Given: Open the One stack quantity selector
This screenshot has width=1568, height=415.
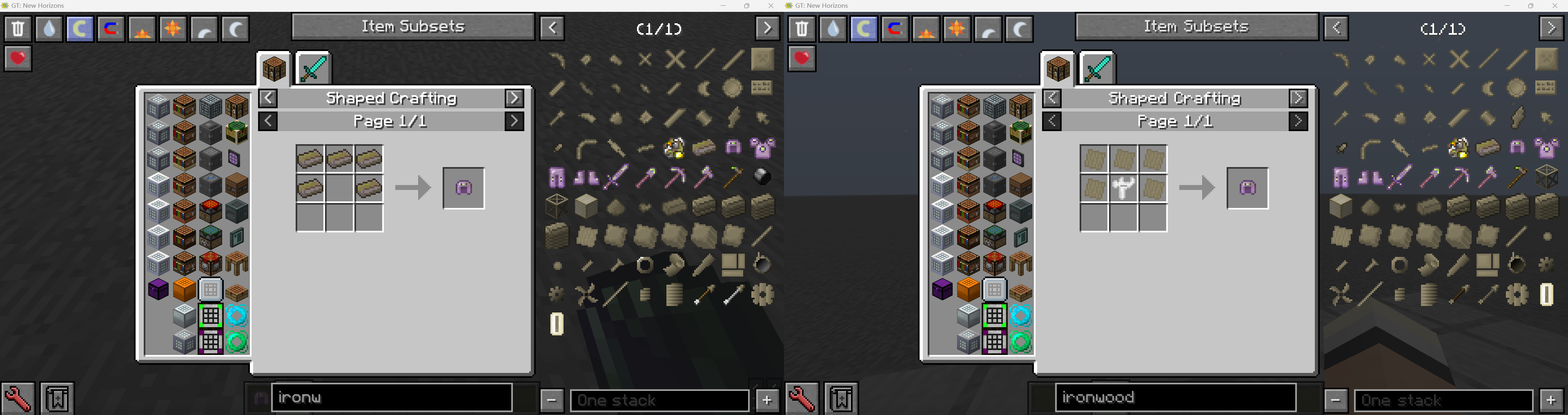Looking at the screenshot, I should click(660, 400).
